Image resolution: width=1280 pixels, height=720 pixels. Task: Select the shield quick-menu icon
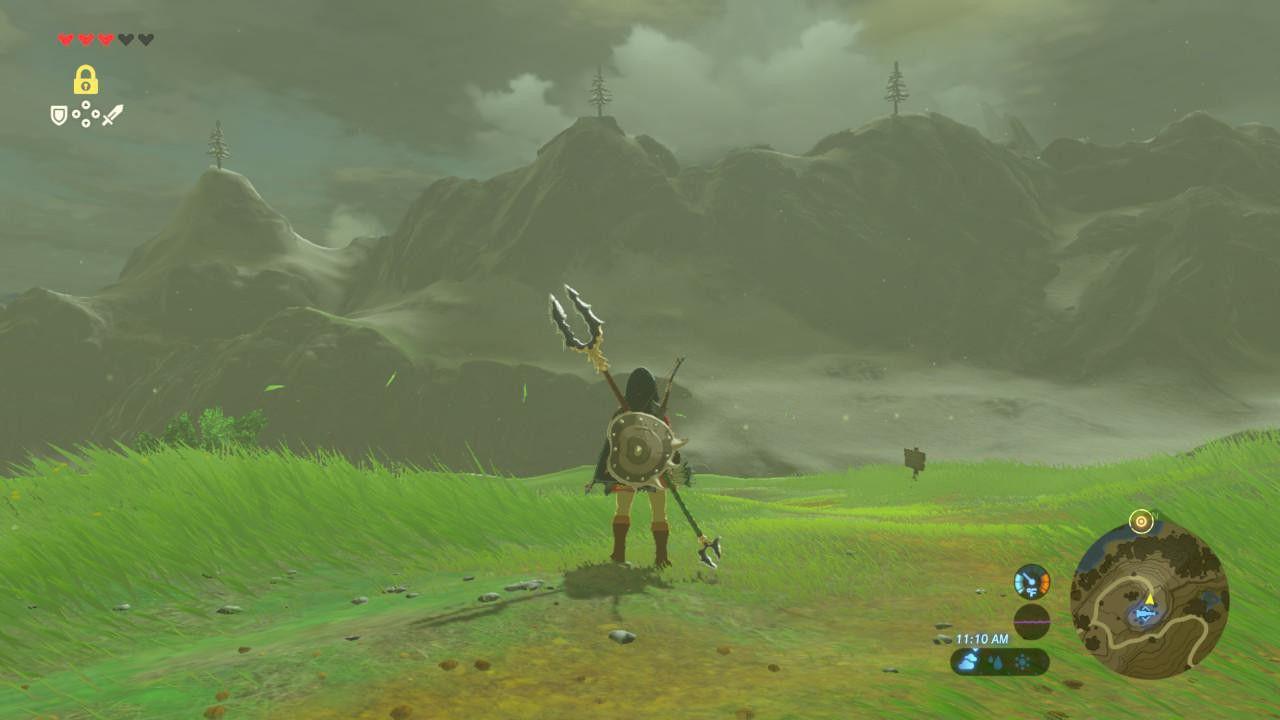click(59, 116)
